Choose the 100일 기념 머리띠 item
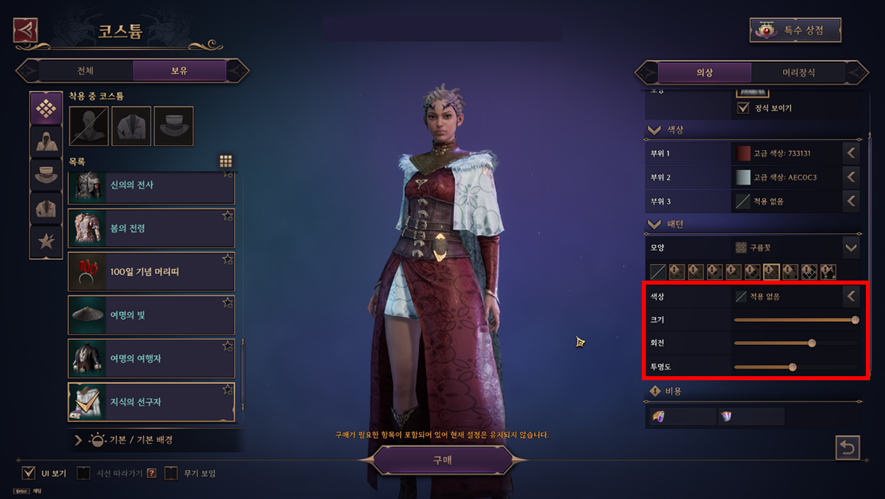Screen dimensions: 885x499 [x=151, y=271]
